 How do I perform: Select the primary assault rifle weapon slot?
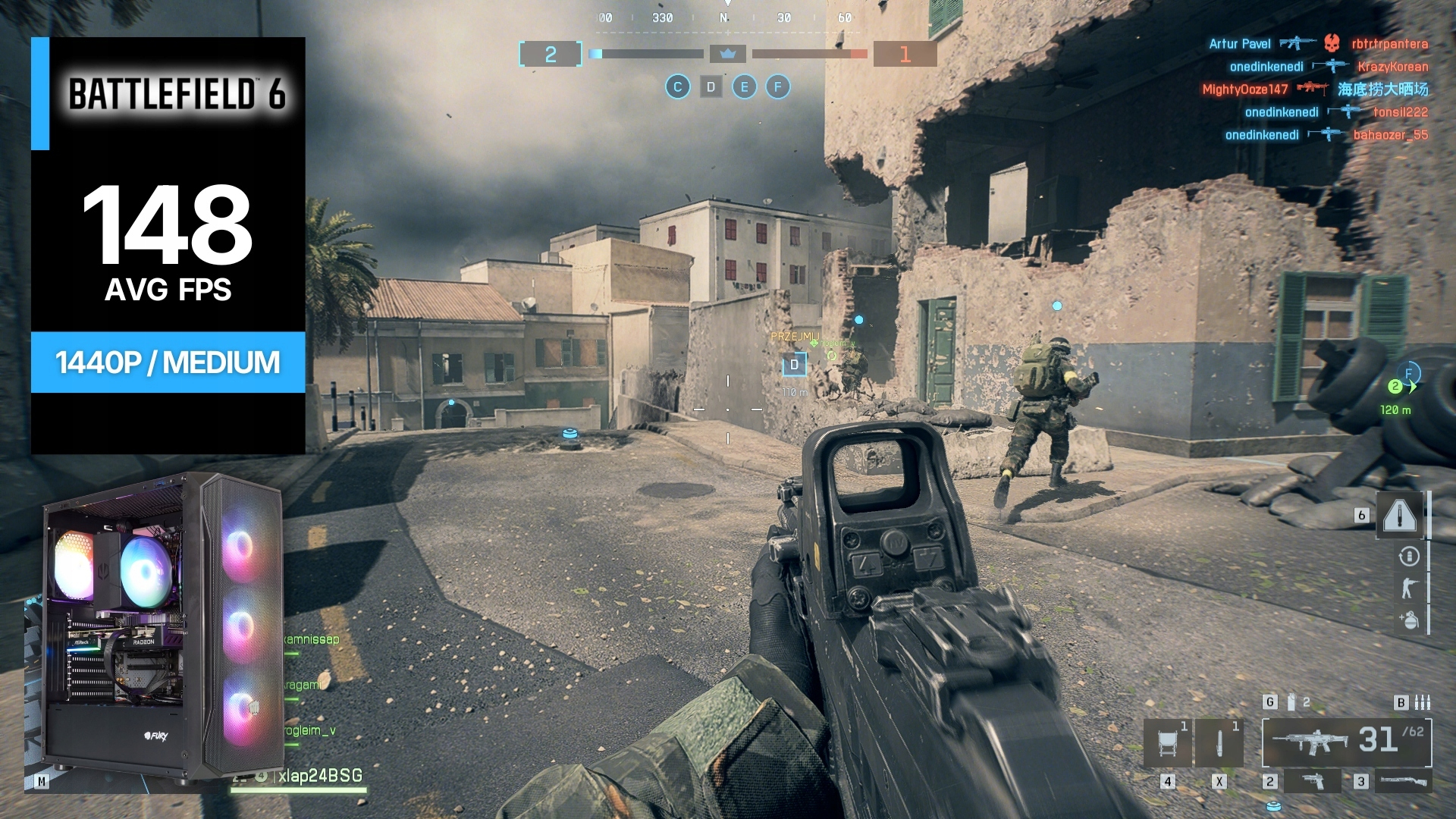pyautogui.click(x=1346, y=742)
